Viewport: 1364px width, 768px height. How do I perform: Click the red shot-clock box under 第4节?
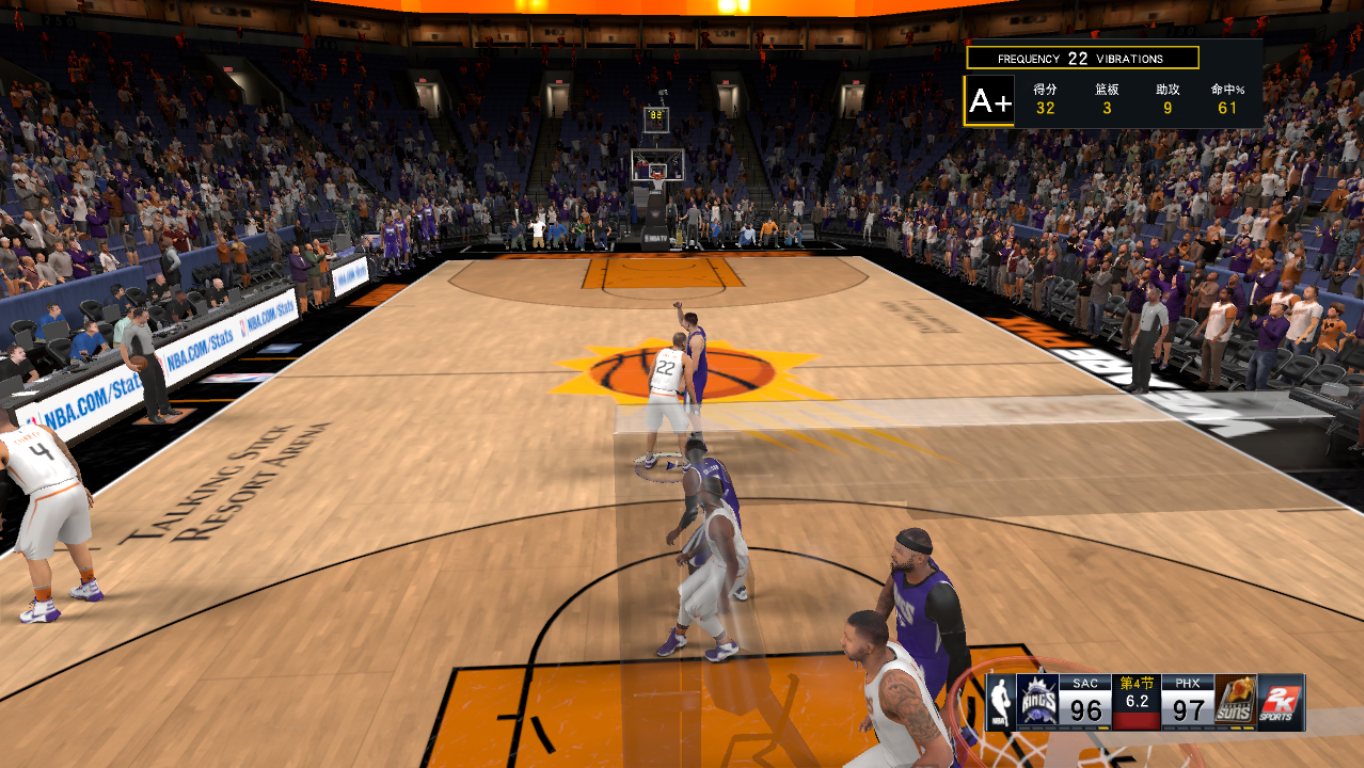(1136, 720)
